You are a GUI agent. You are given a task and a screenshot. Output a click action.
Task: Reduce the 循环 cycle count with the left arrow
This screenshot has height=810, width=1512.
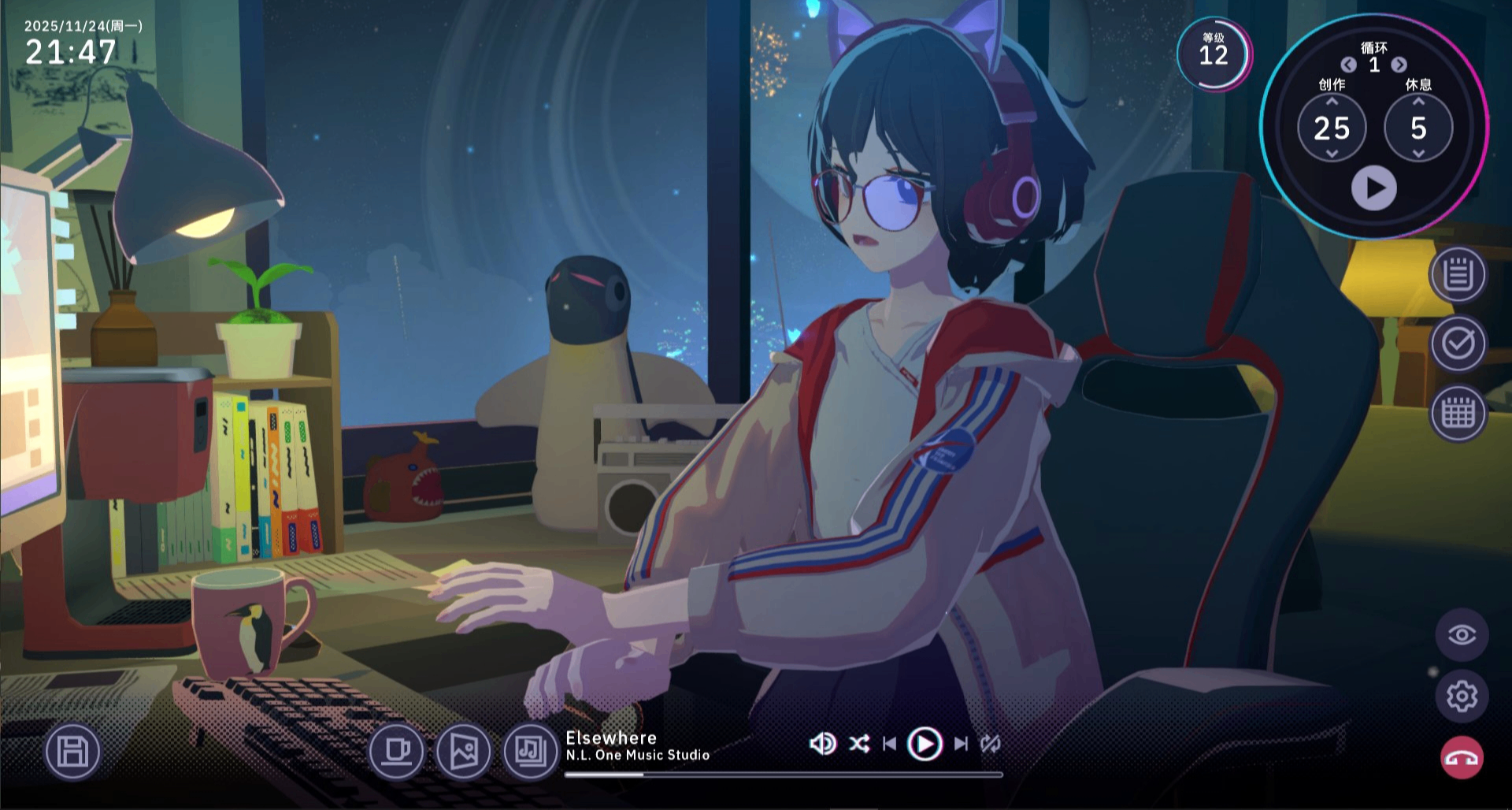tap(1348, 65)
